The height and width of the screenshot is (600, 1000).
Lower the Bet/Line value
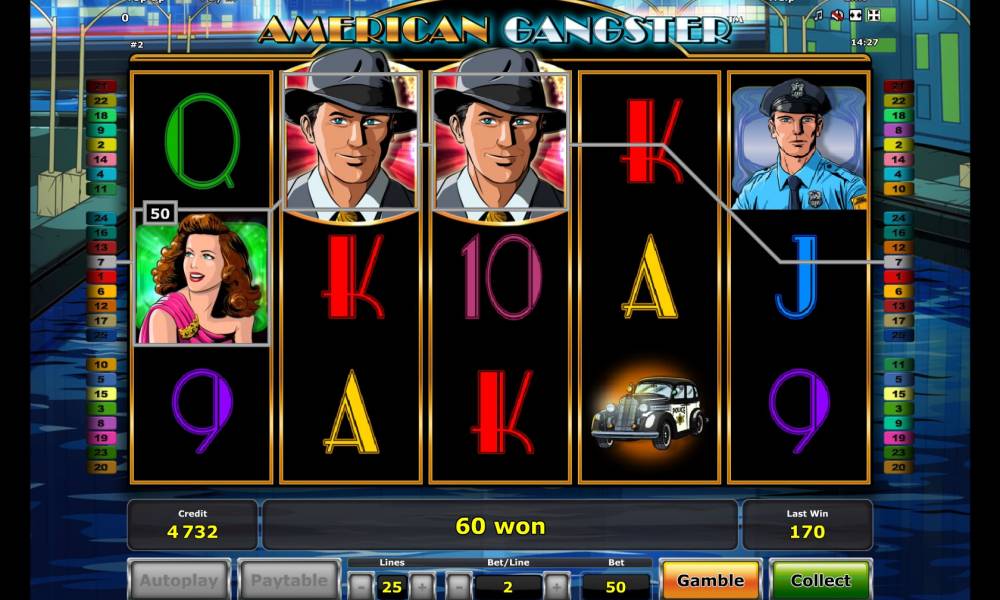(x=458, y=586)
